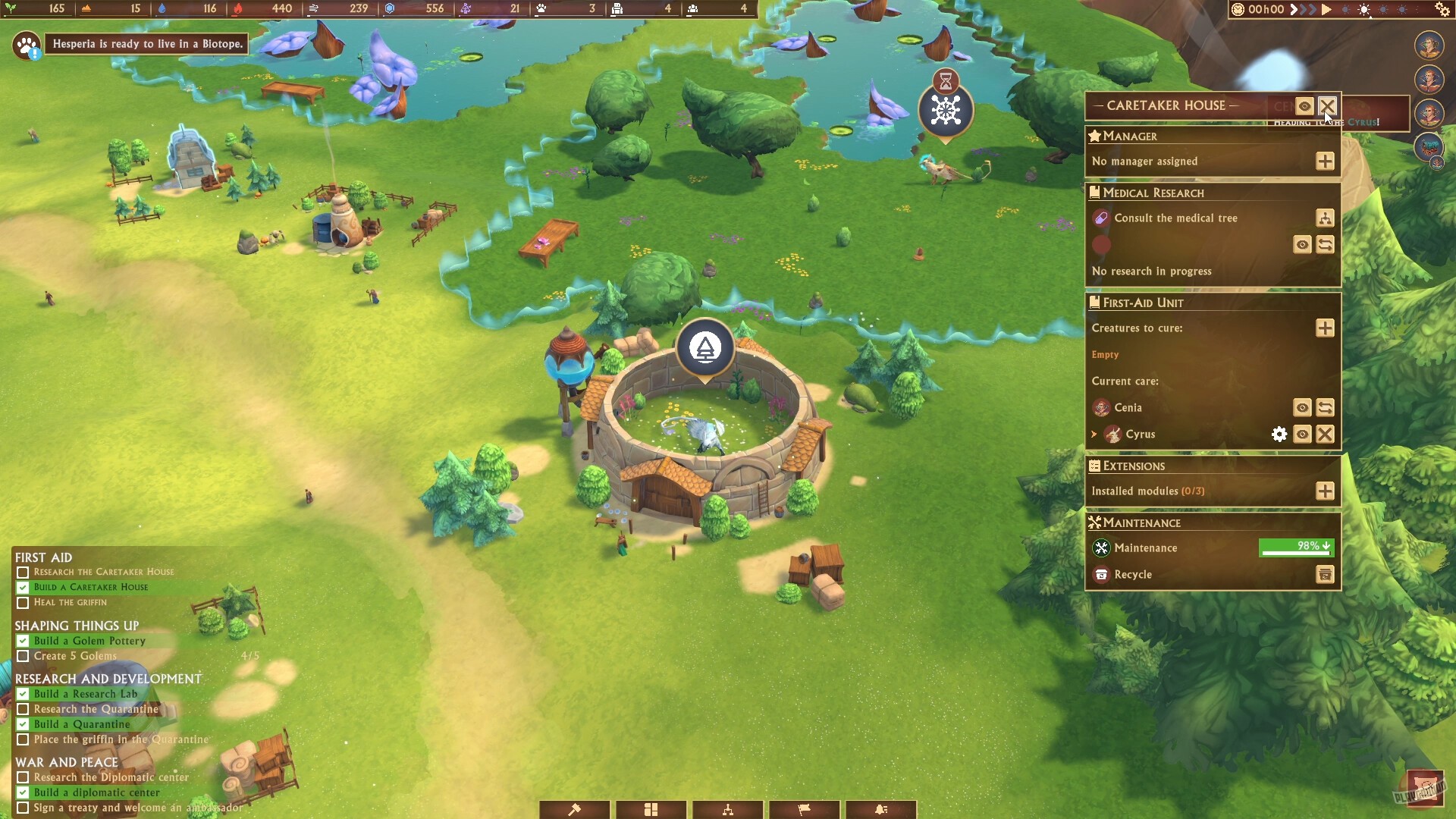Click the flag icon on the bottom toolbar
The image size is (1456, 819).
pos(804,810)
